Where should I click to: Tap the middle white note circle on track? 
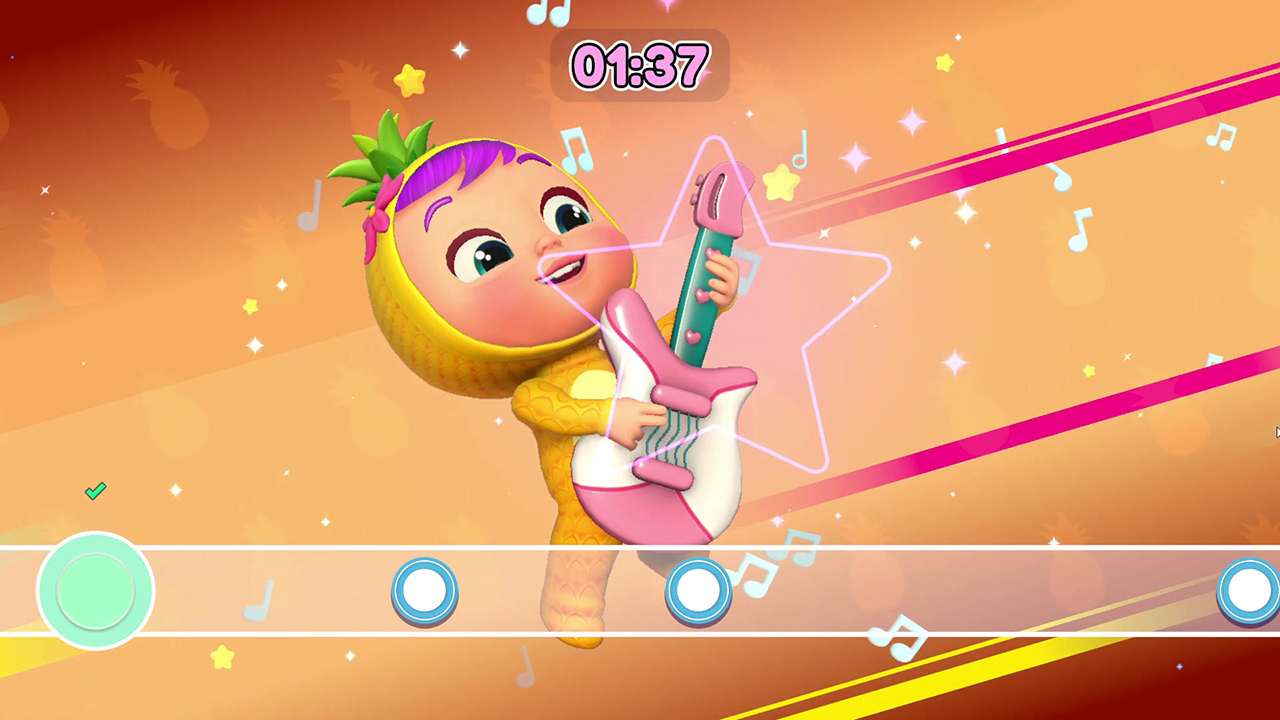click(697, 591)
